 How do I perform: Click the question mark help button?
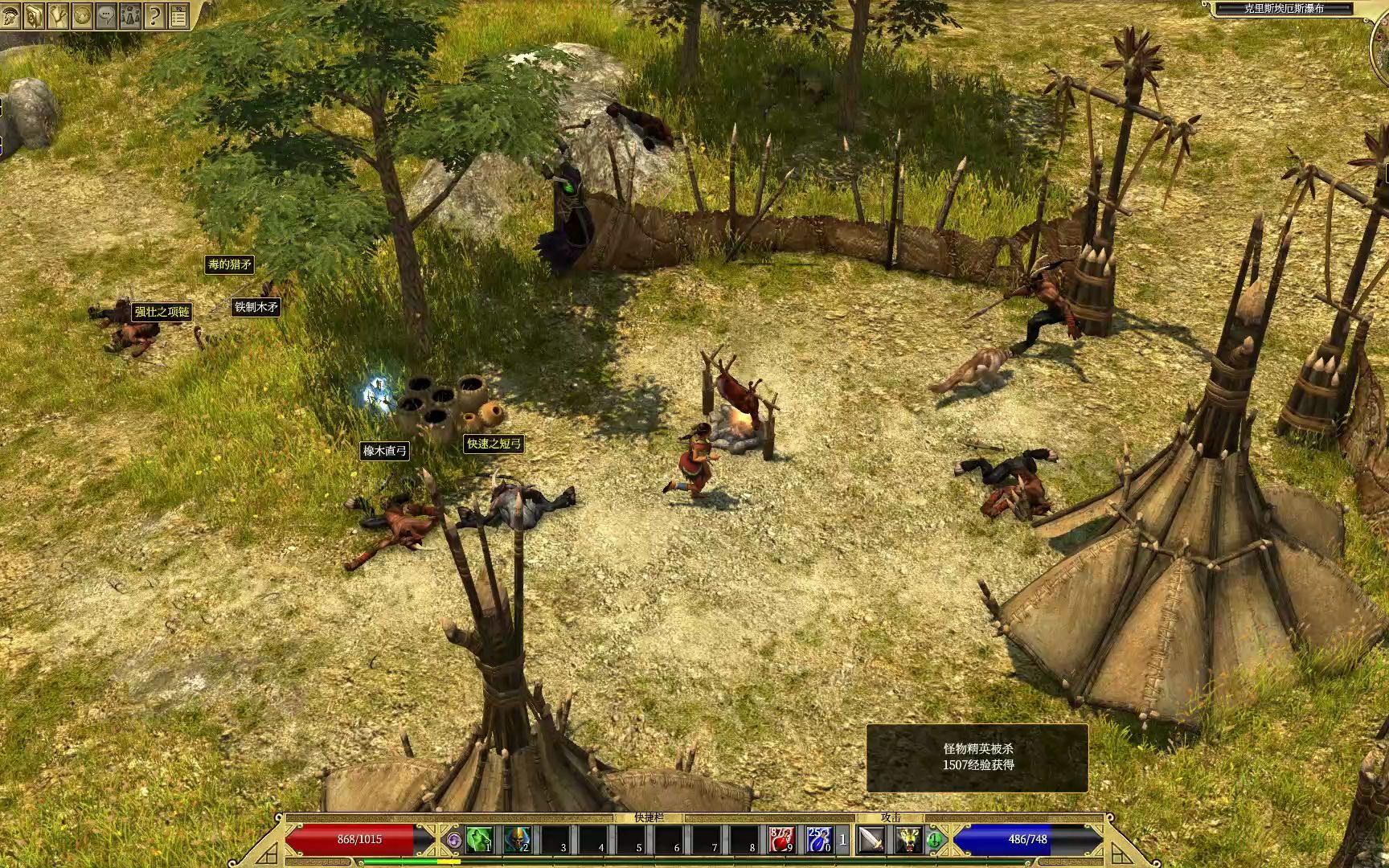(x=154, y=15)
